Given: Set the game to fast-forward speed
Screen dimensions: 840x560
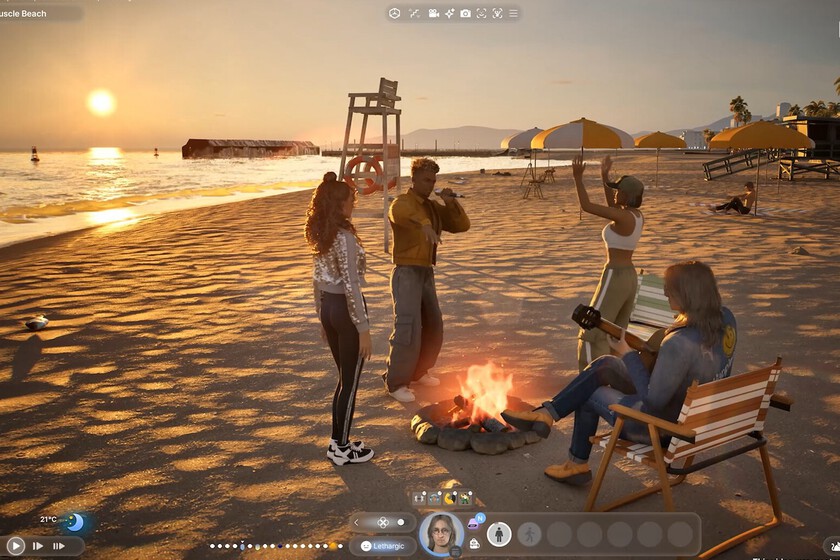Looking at the screenshot, I should click(x=38, y=546).
